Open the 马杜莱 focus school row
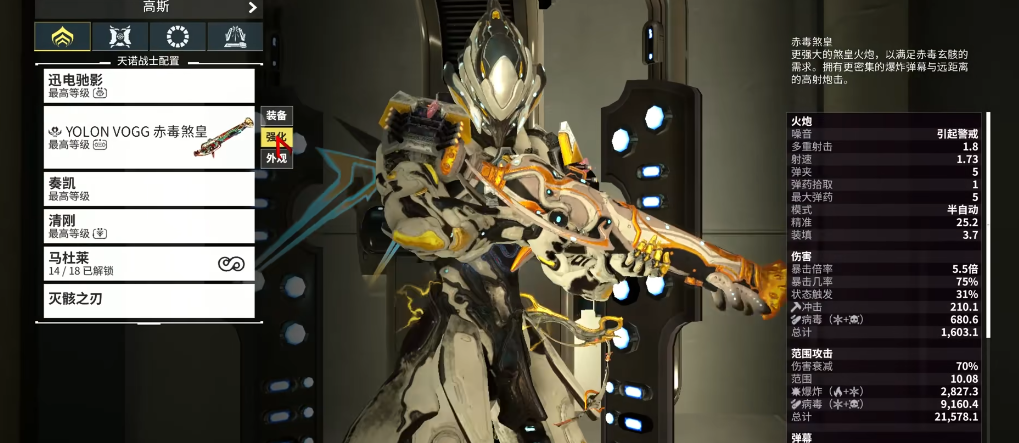 point(149,263)
